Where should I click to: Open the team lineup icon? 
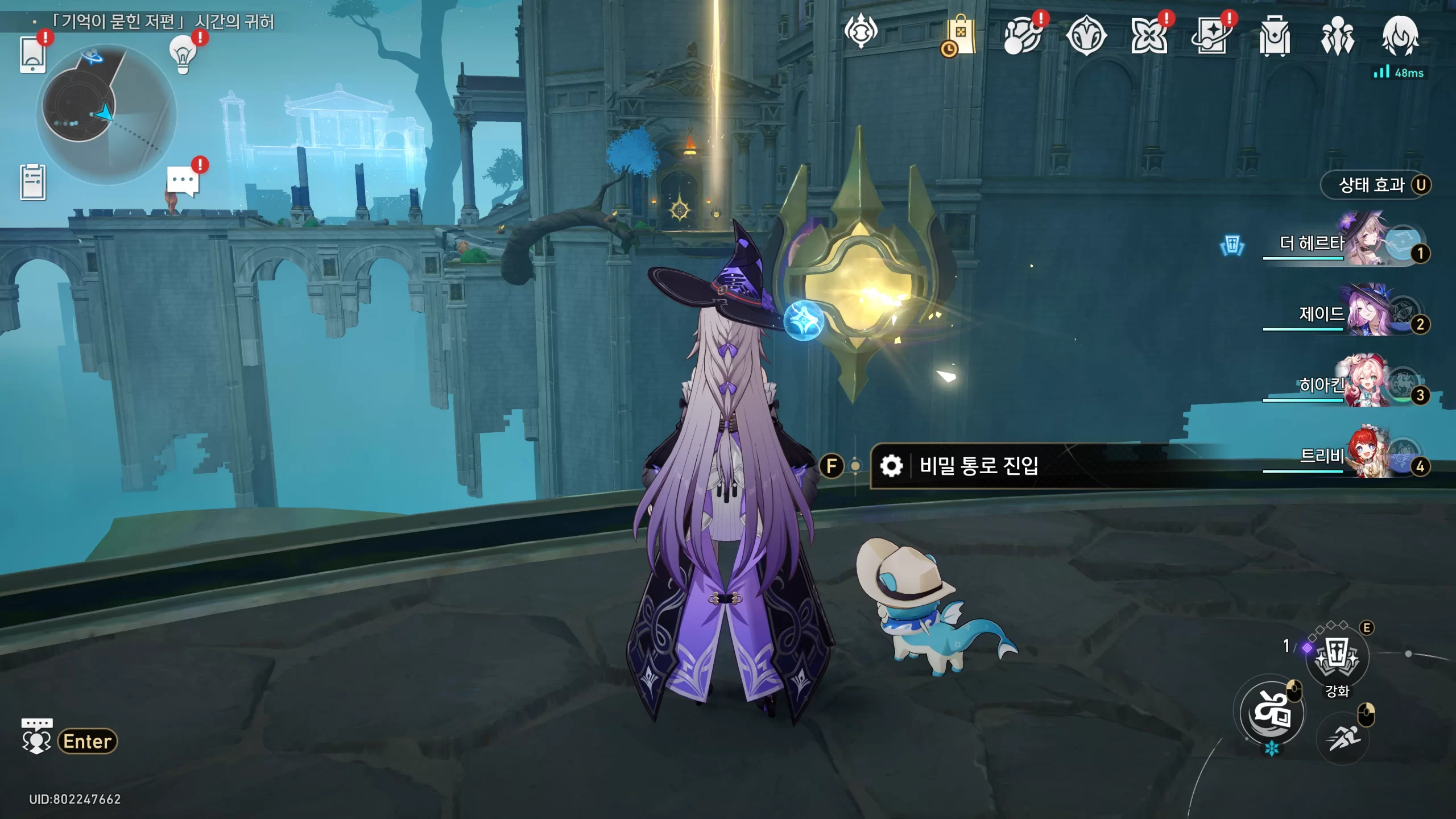[1337, 36]
